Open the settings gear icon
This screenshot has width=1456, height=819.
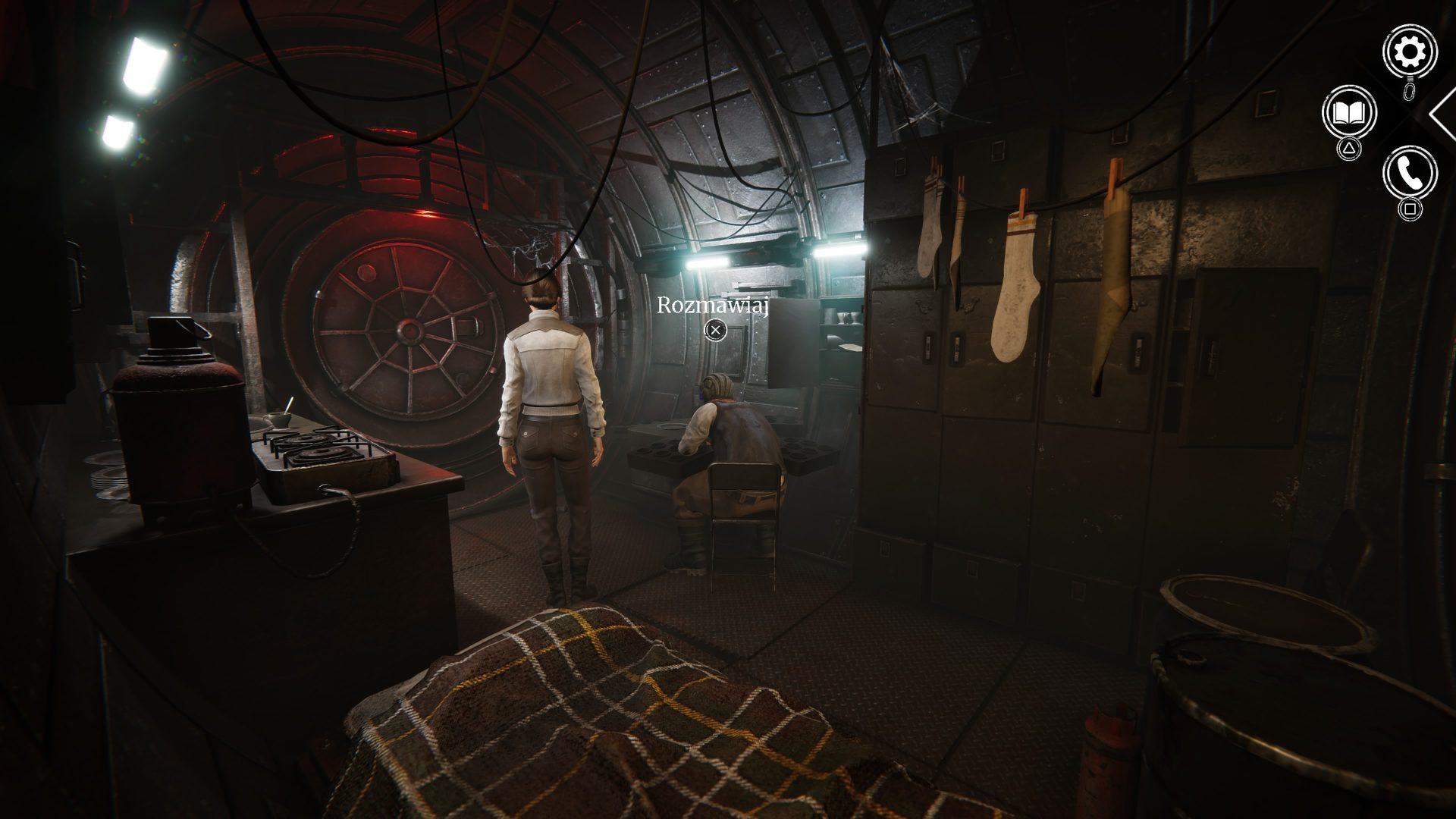[x=1410, y=52]
